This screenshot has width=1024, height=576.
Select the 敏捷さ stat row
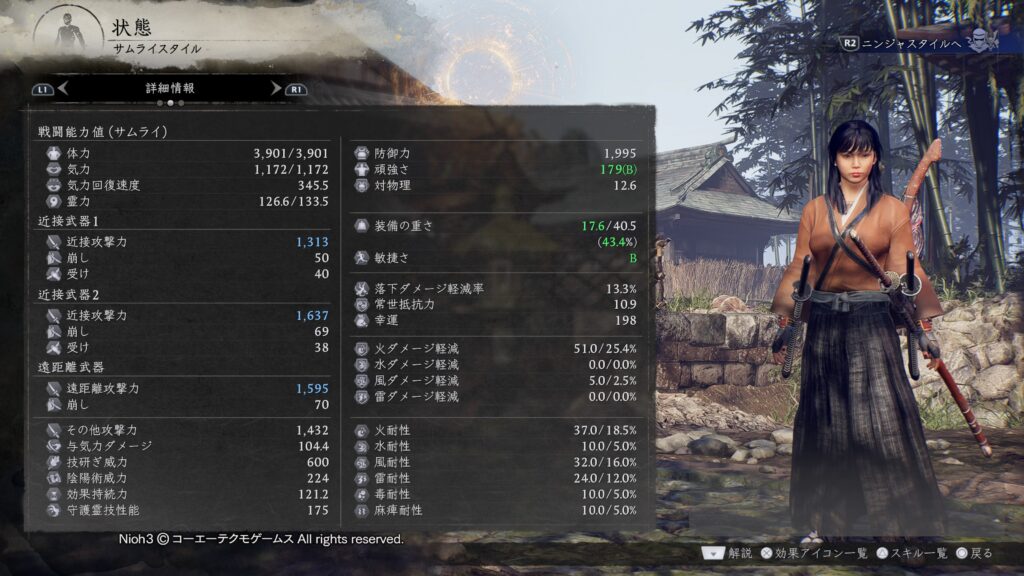(x=497, y=258)
